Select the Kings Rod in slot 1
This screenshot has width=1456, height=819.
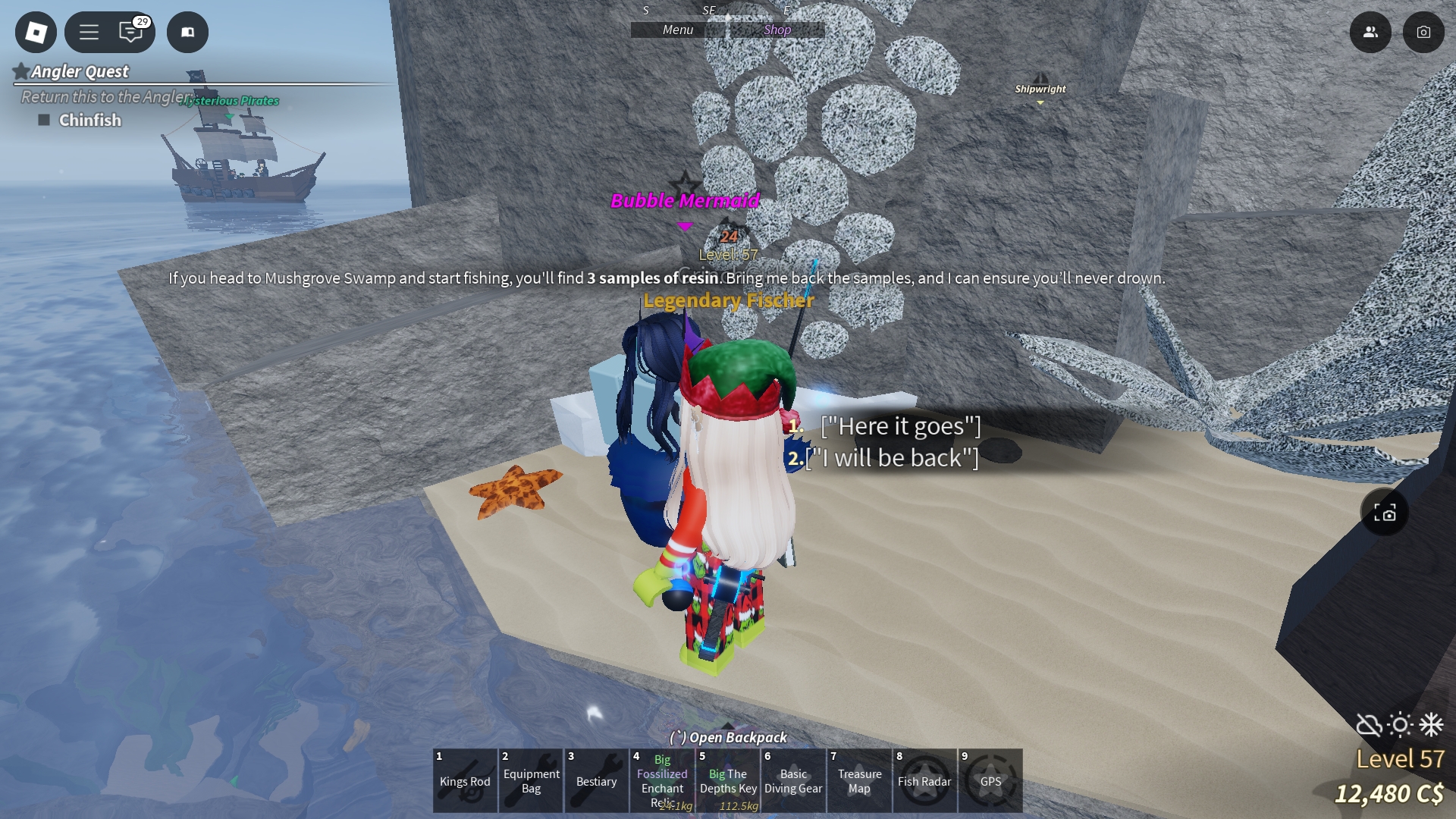click(465, 780)
